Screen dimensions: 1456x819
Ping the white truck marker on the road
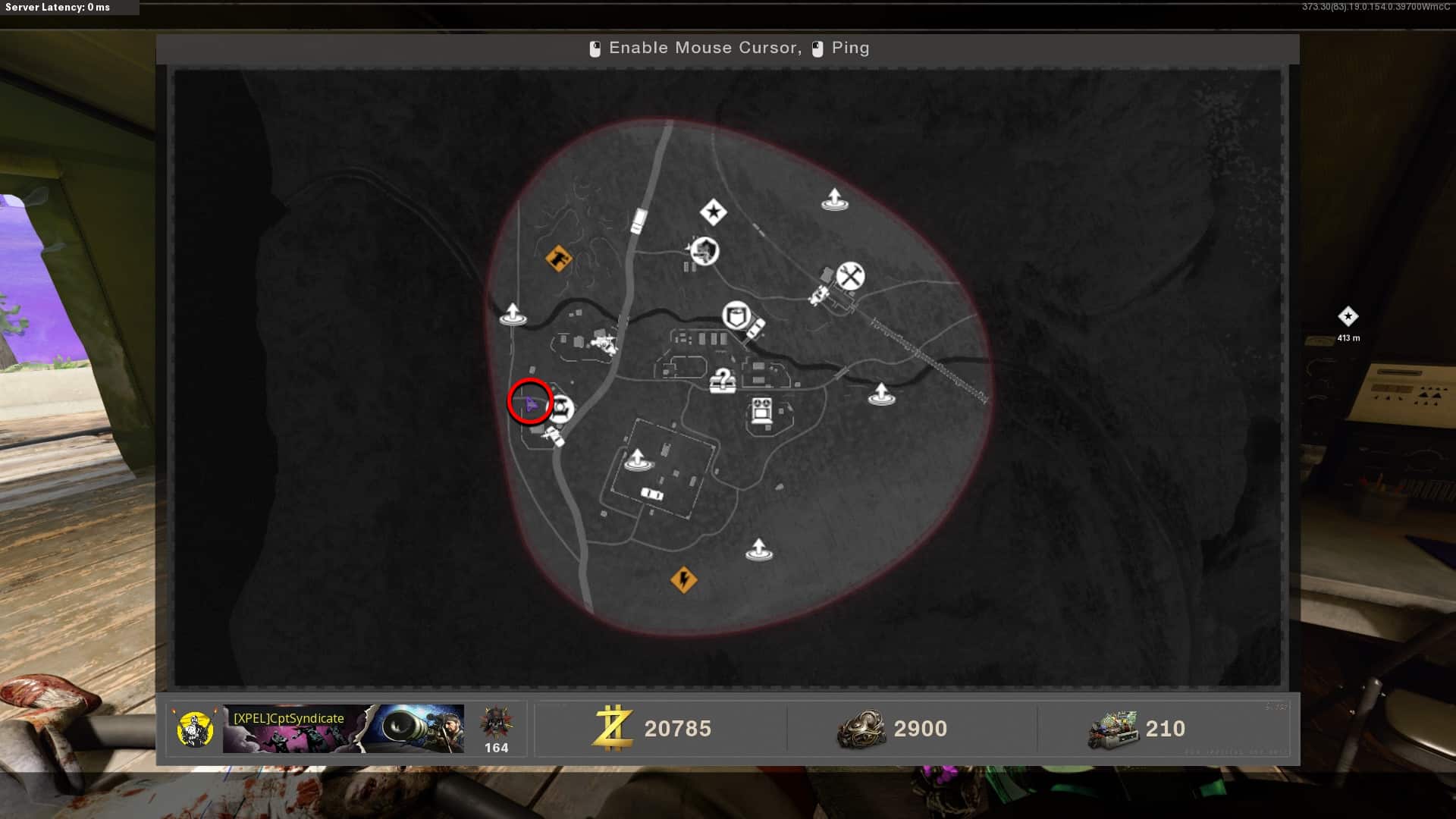point(639,221)
